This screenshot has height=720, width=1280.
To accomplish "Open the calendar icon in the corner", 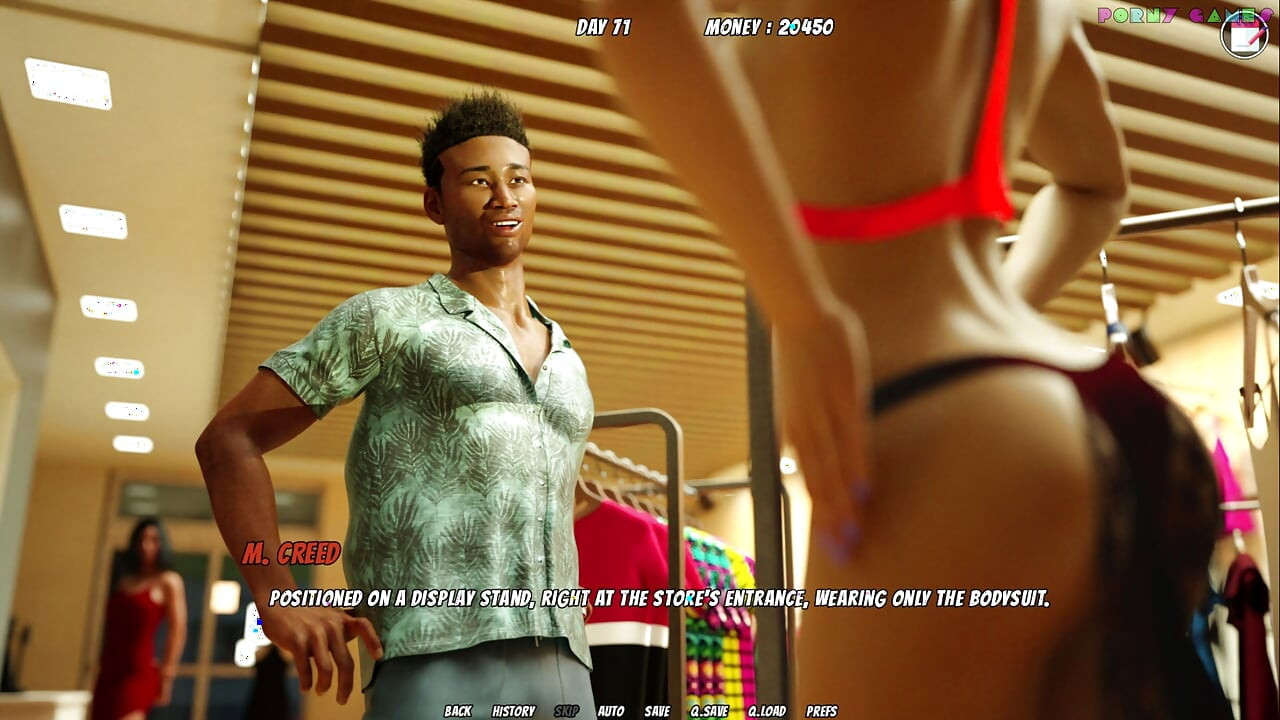I will point(1244,36).
